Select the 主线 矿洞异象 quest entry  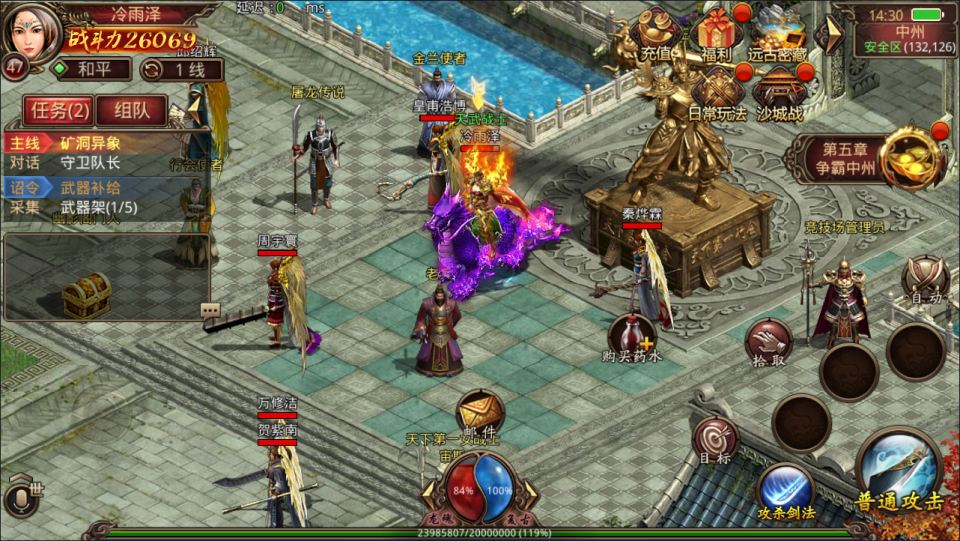point(105,142)
